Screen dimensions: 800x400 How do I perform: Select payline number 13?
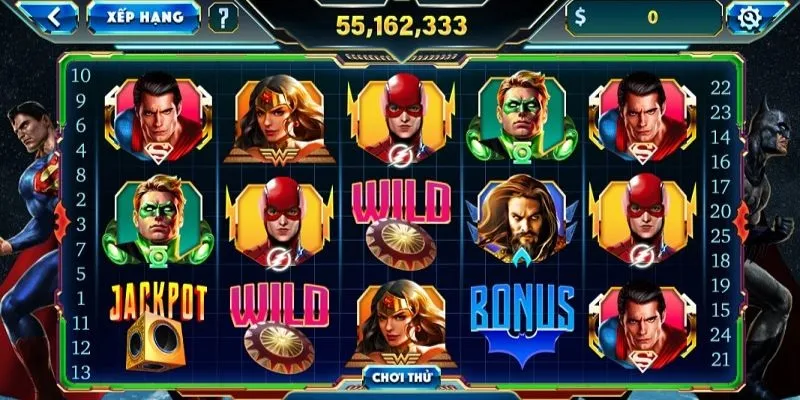coord(82,371)
